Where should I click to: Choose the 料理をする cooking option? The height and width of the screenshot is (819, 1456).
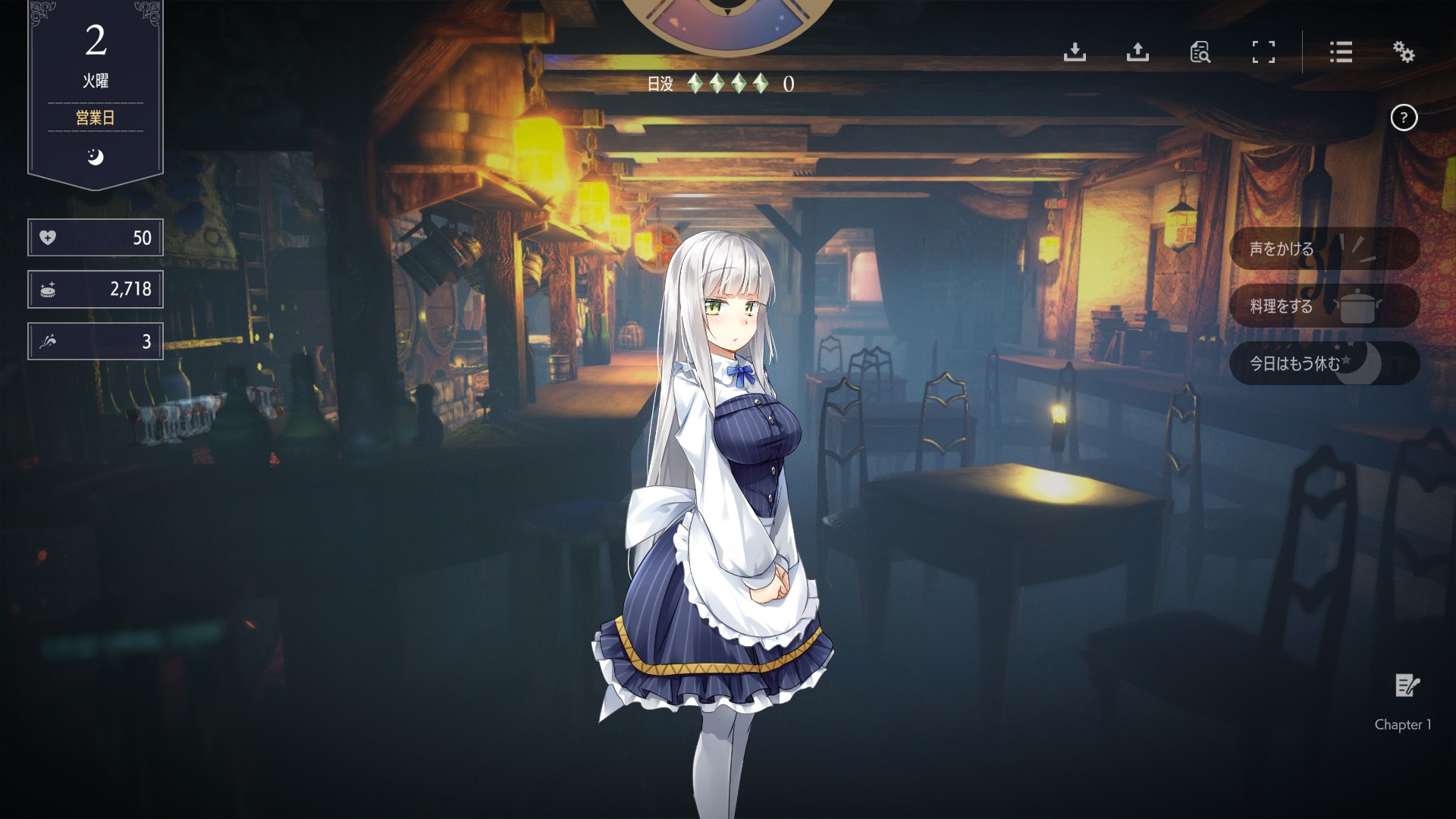pos(1323,306)
